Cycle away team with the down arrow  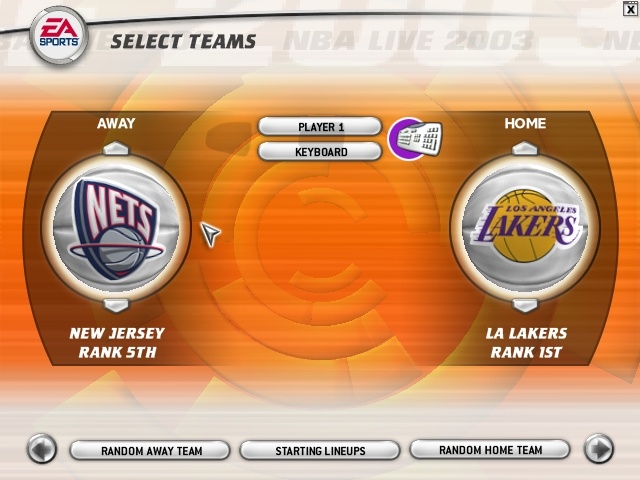coord(117,304)
